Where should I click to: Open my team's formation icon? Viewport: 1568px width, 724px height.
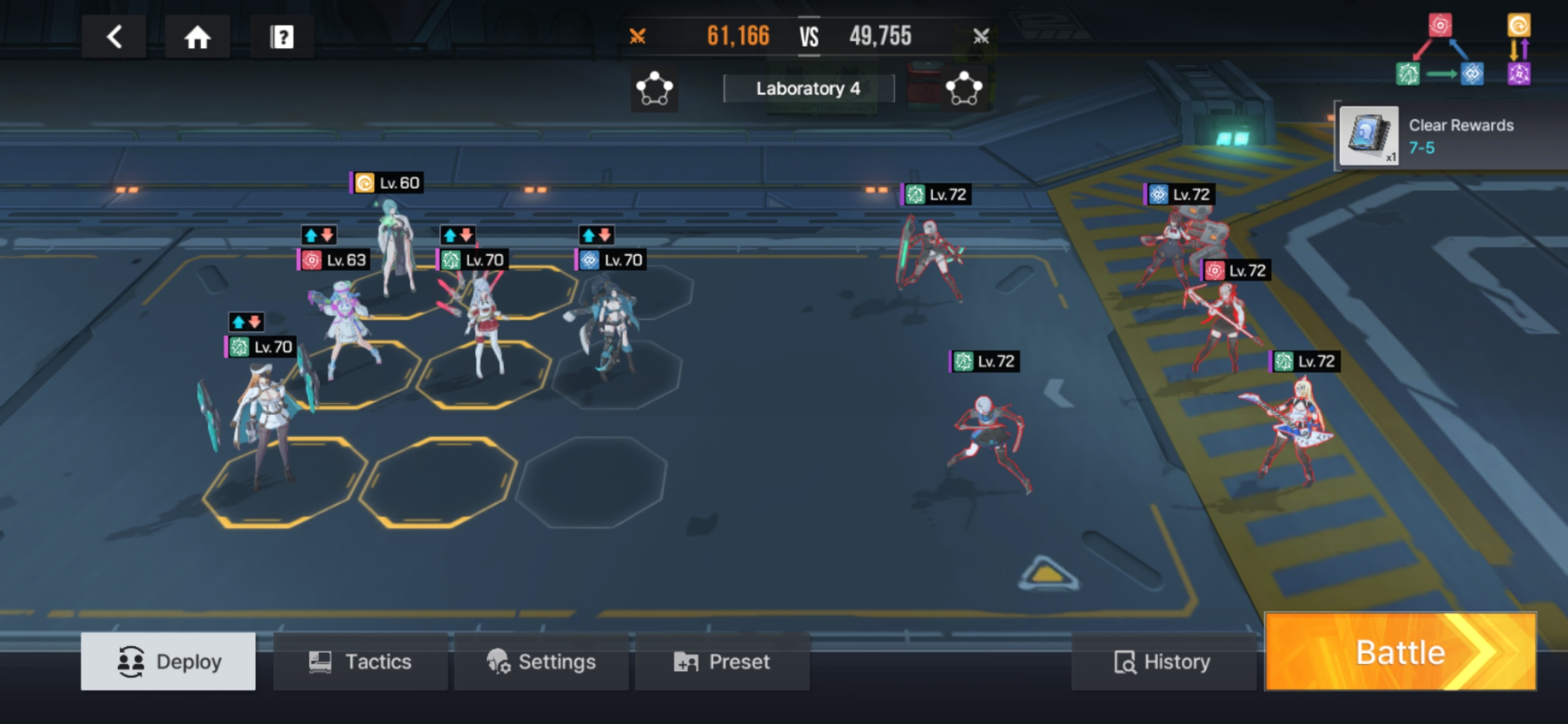click(x=654, y=88)
